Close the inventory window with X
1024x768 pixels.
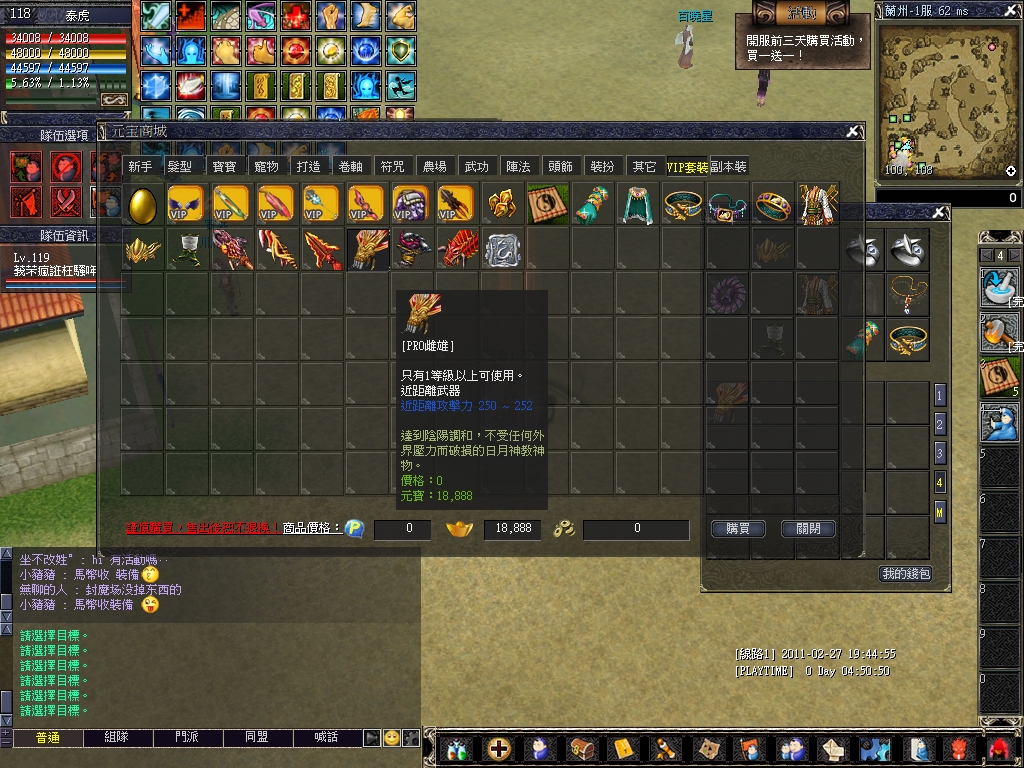tap(938, 212)
